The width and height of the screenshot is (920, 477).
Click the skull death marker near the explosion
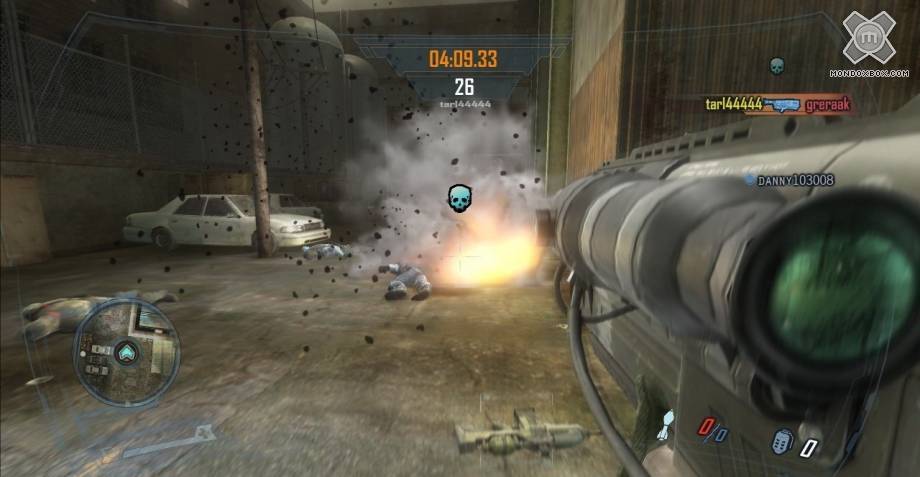click(458, 198)
